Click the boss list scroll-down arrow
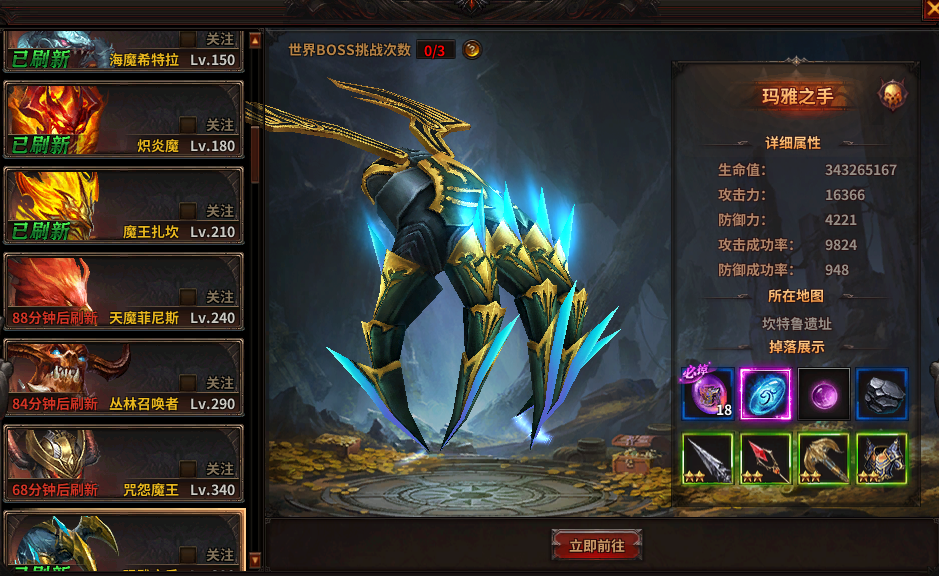 (255, 560)
